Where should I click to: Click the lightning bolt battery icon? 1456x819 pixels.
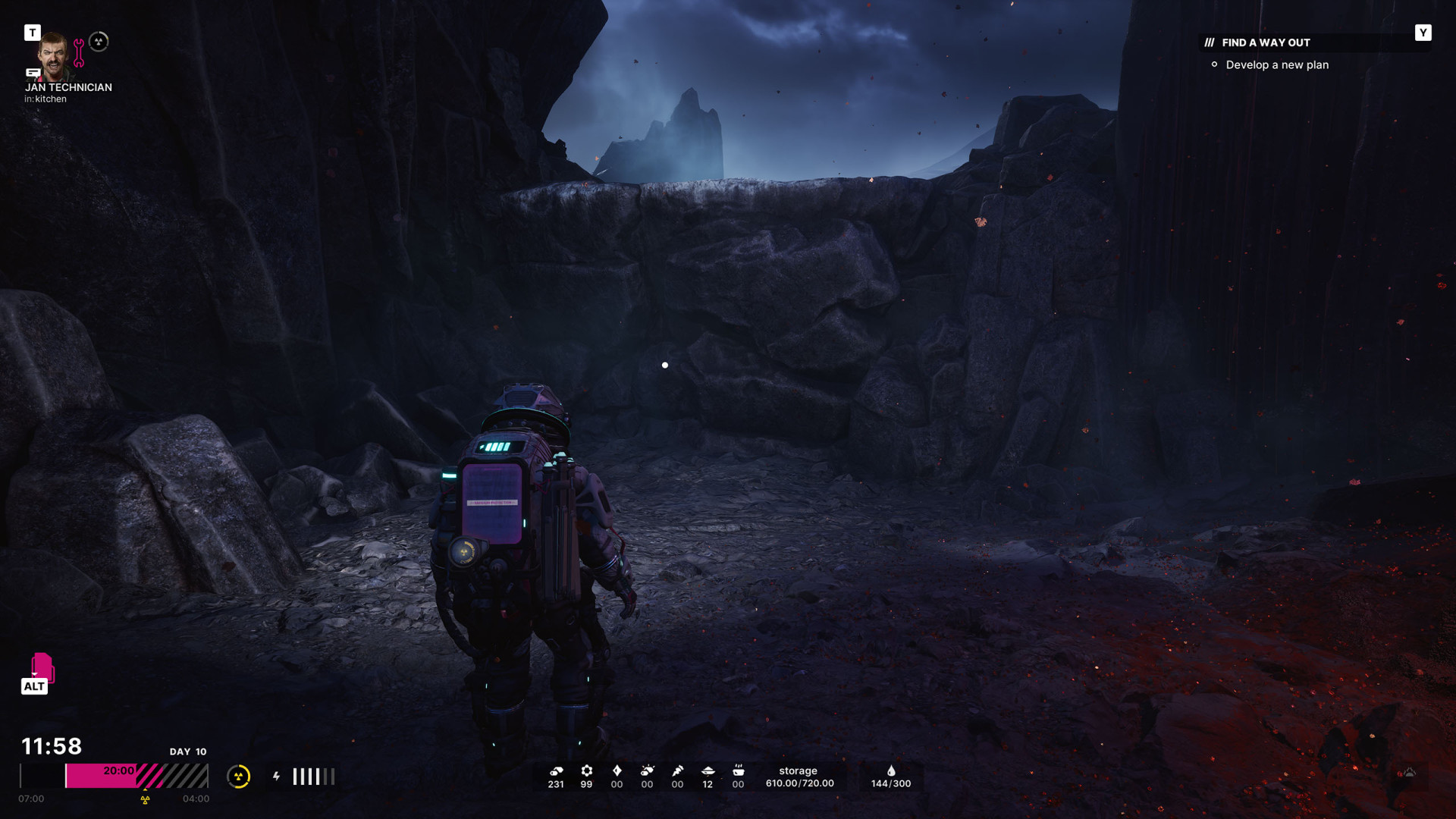click(x=277, y=777)
